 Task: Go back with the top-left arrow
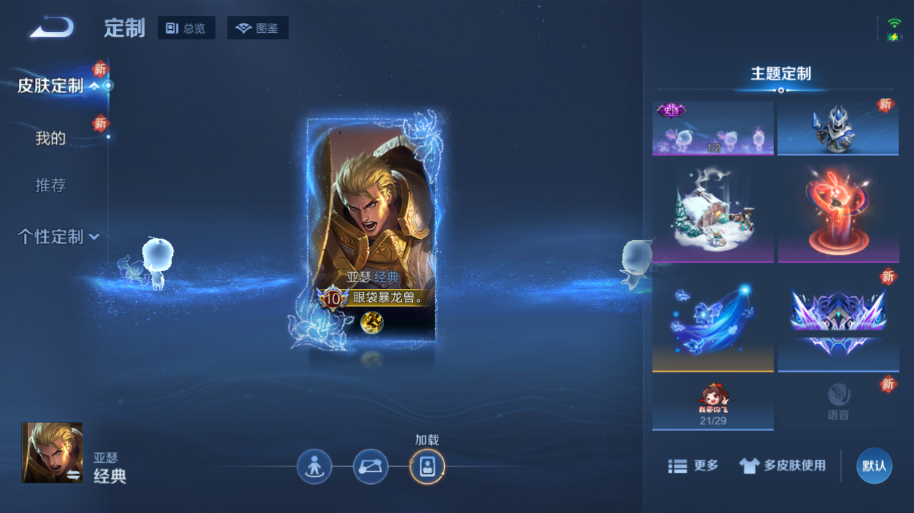click(51, 28)
